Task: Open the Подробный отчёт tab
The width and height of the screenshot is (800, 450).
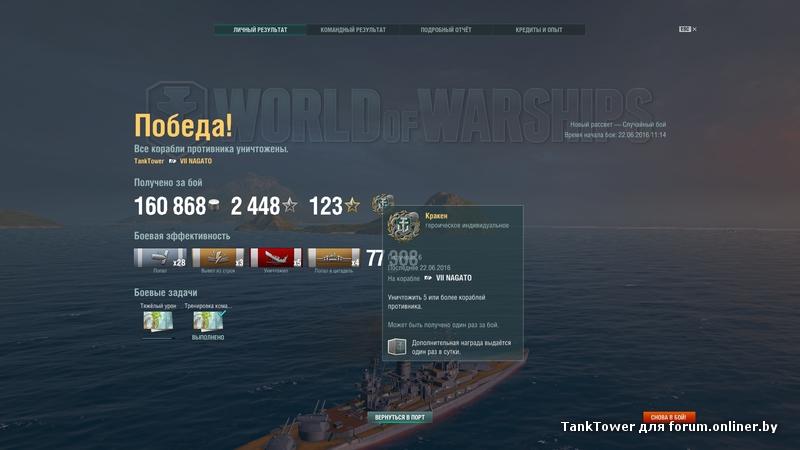Action: click(x=446, y=30)
